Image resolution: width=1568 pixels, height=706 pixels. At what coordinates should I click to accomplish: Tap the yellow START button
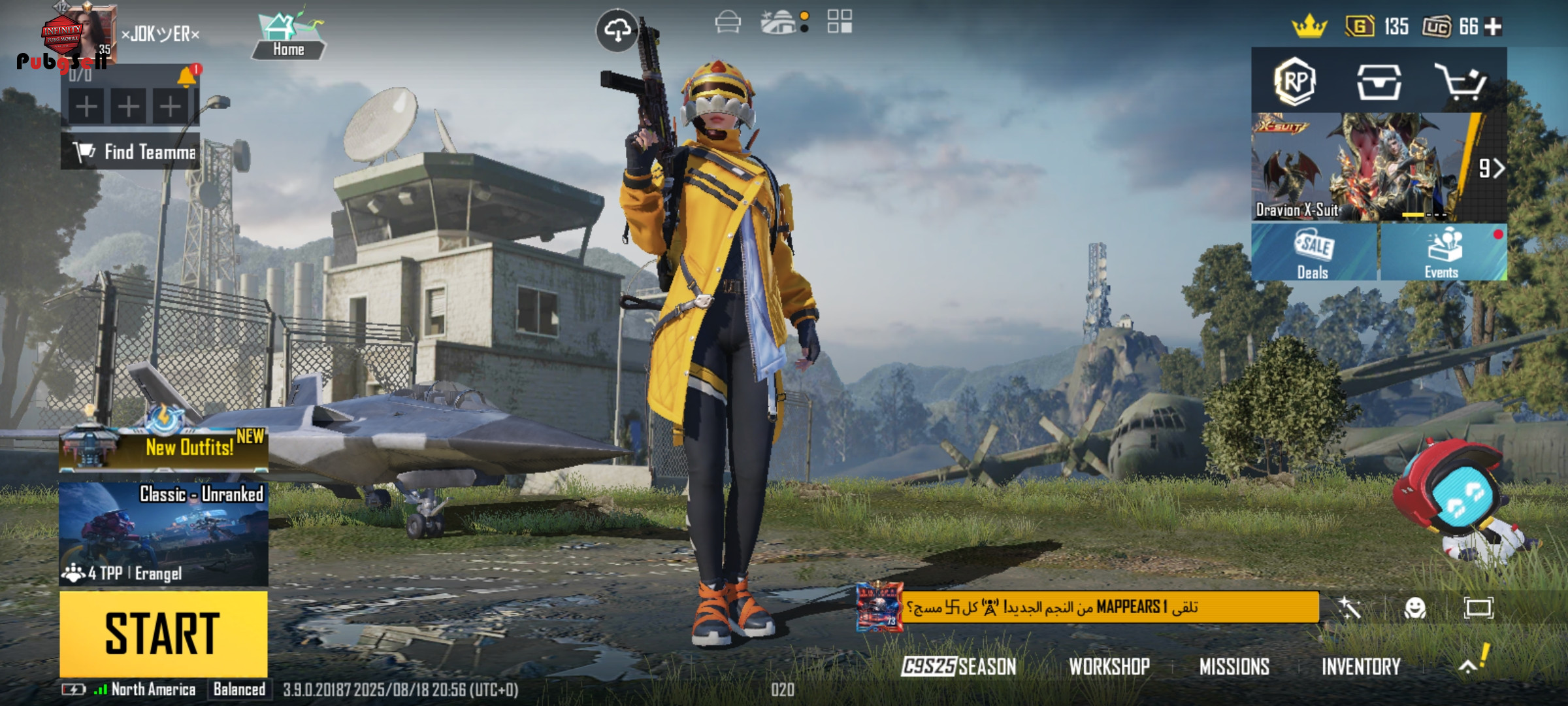pyautogui.click(x=163, y=633)
